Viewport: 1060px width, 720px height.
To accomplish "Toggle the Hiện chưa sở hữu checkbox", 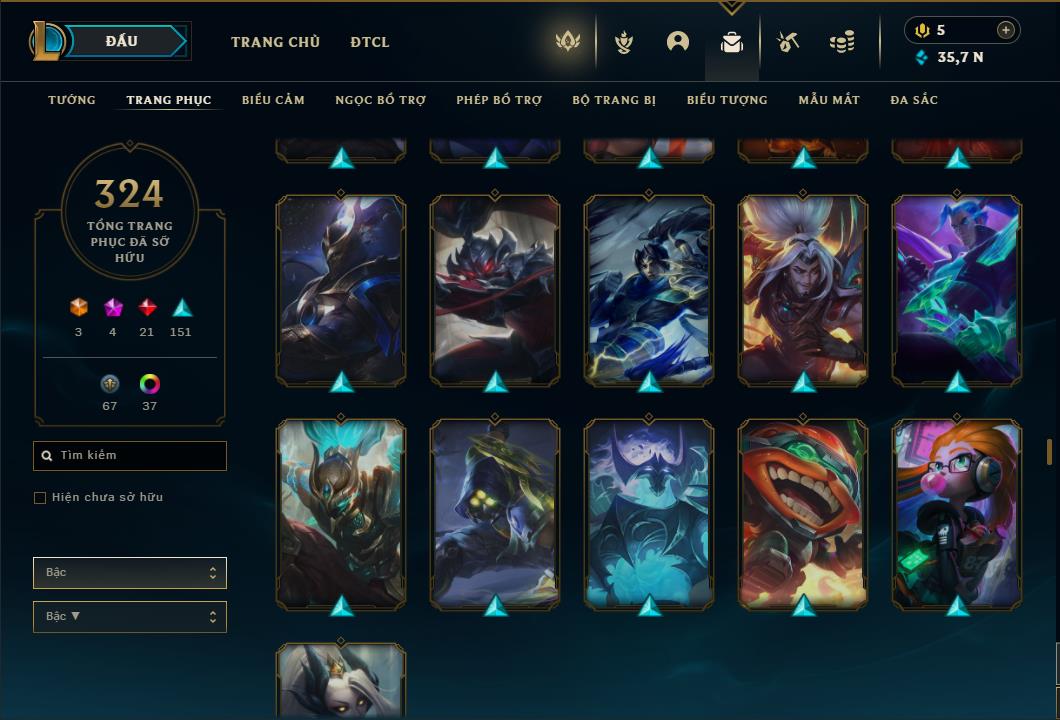I will (x=40, y=498).
